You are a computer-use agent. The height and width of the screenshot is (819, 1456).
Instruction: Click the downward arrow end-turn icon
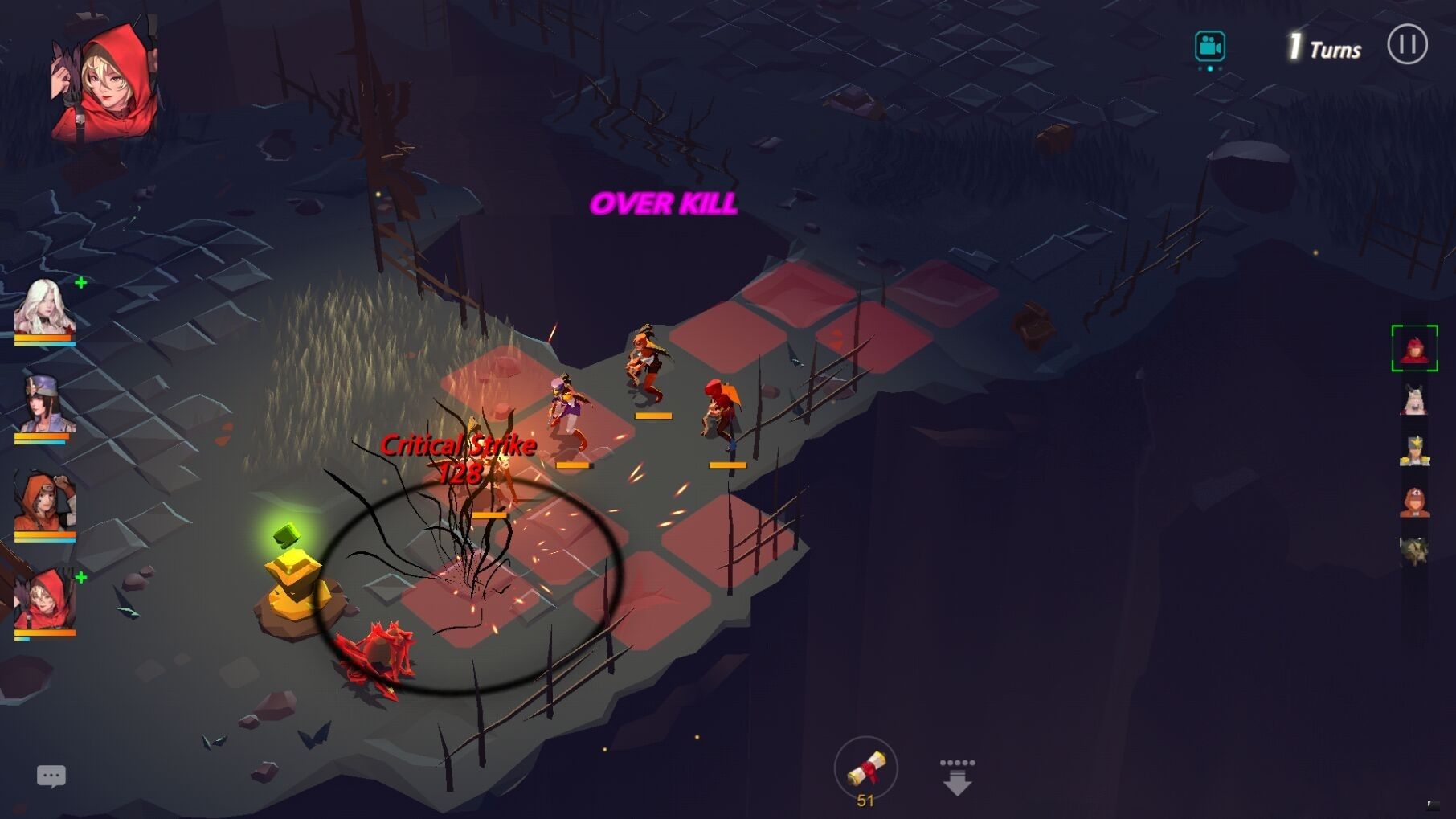coord(956,776)
